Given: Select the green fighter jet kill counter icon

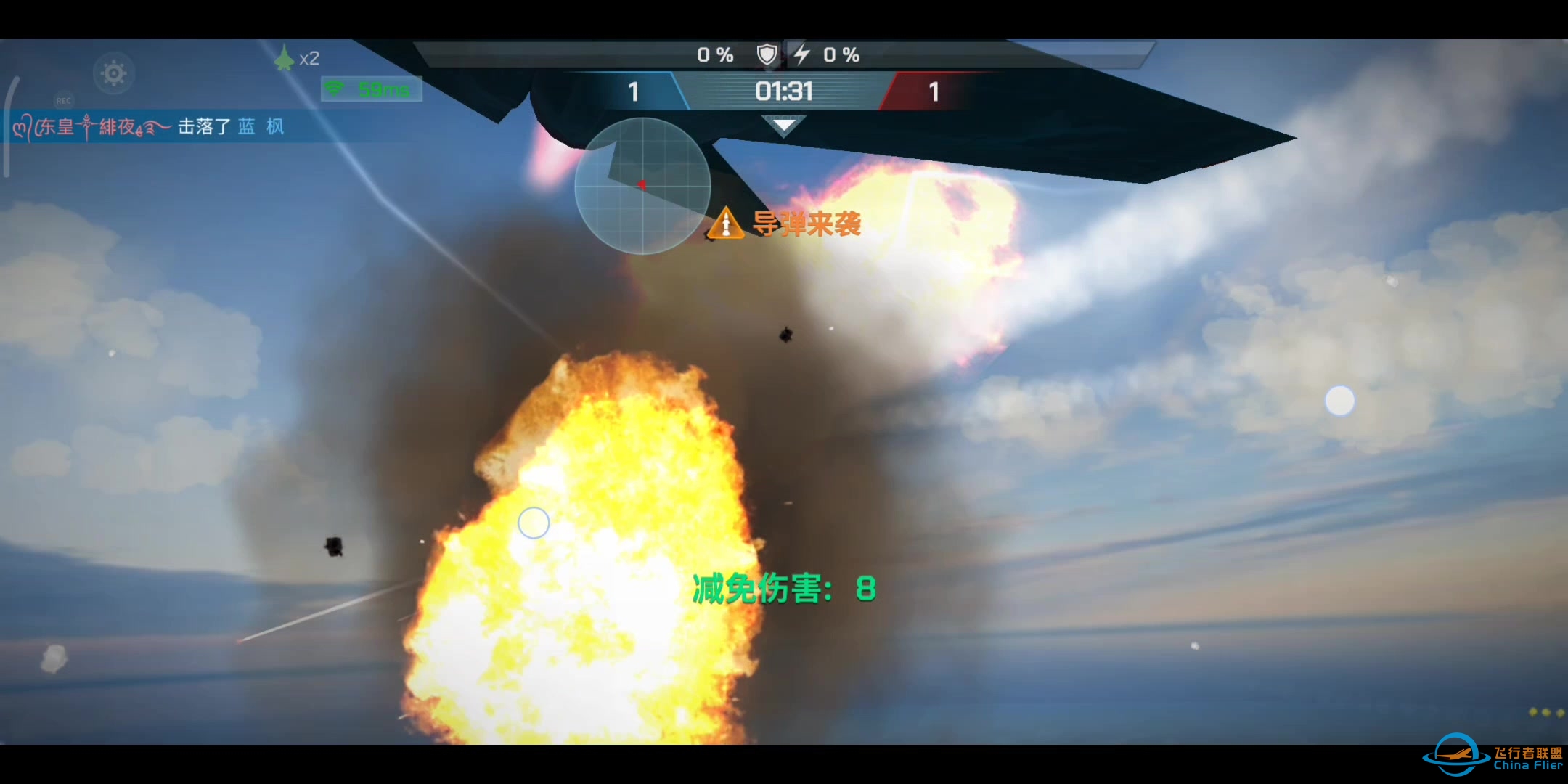Looking at the screenshot, I should tap(284, 58).
